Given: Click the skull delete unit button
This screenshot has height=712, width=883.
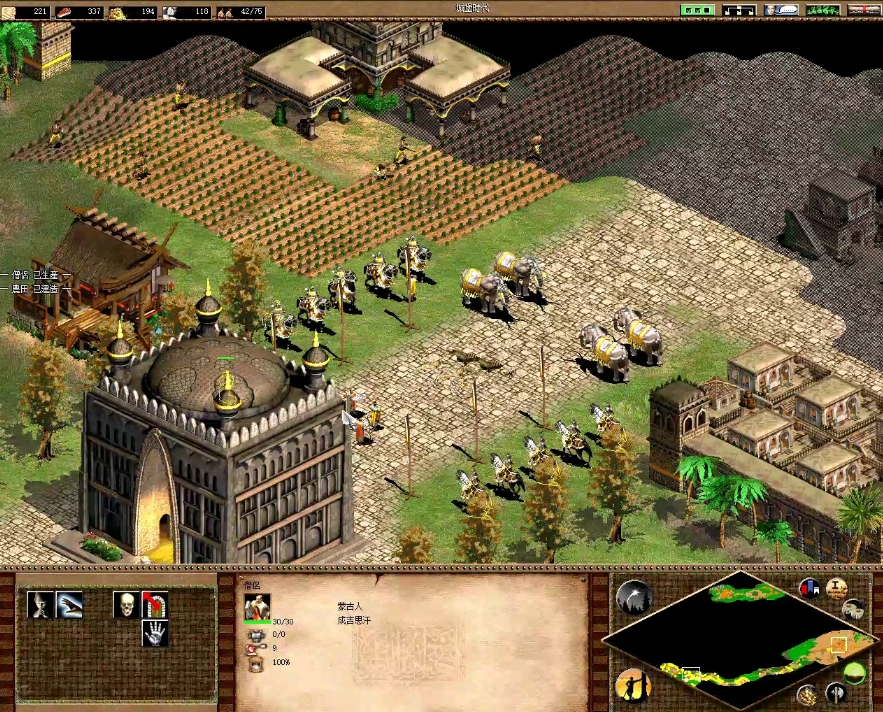Looking at the screenshot, I should coord(126,604).
